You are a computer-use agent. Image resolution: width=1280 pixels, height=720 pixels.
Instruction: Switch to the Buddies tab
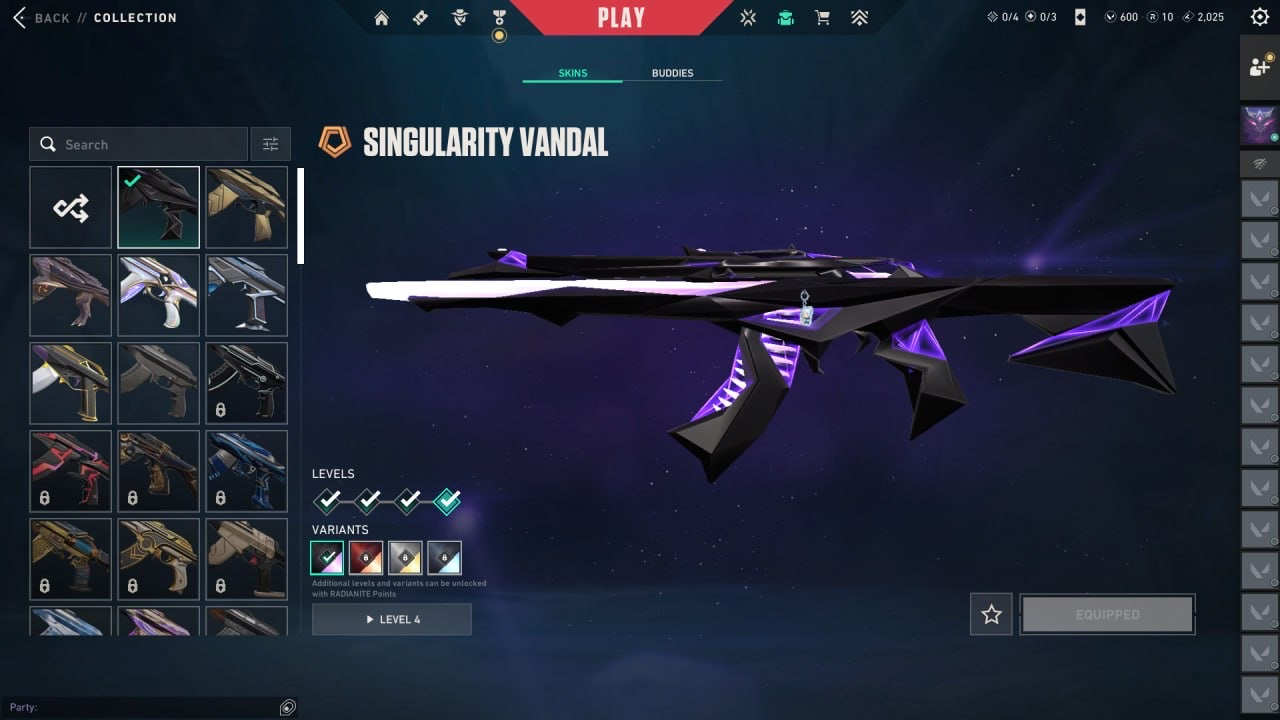coord(672,73)
